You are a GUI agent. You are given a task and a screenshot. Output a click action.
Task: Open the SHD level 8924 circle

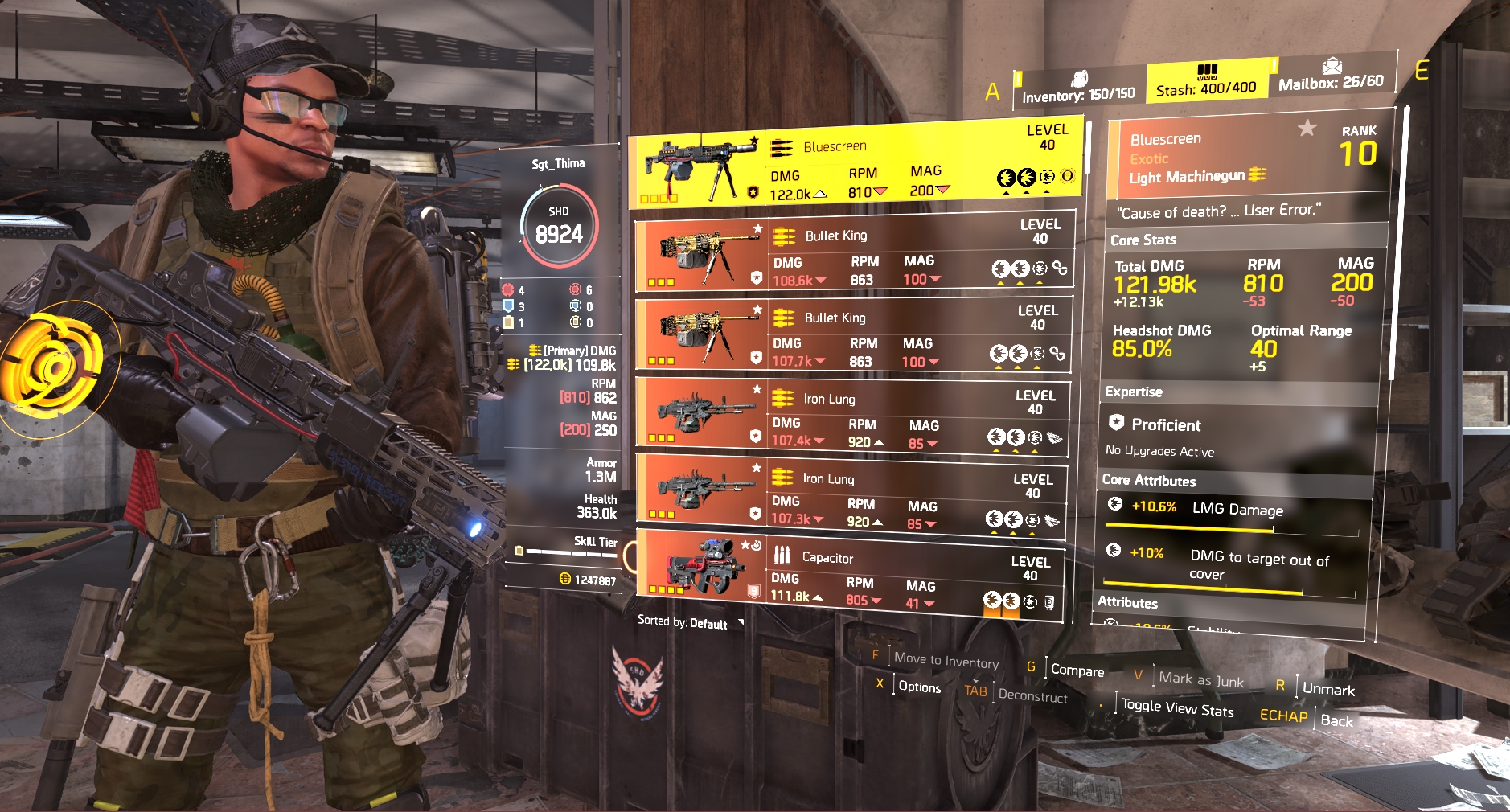559,226
